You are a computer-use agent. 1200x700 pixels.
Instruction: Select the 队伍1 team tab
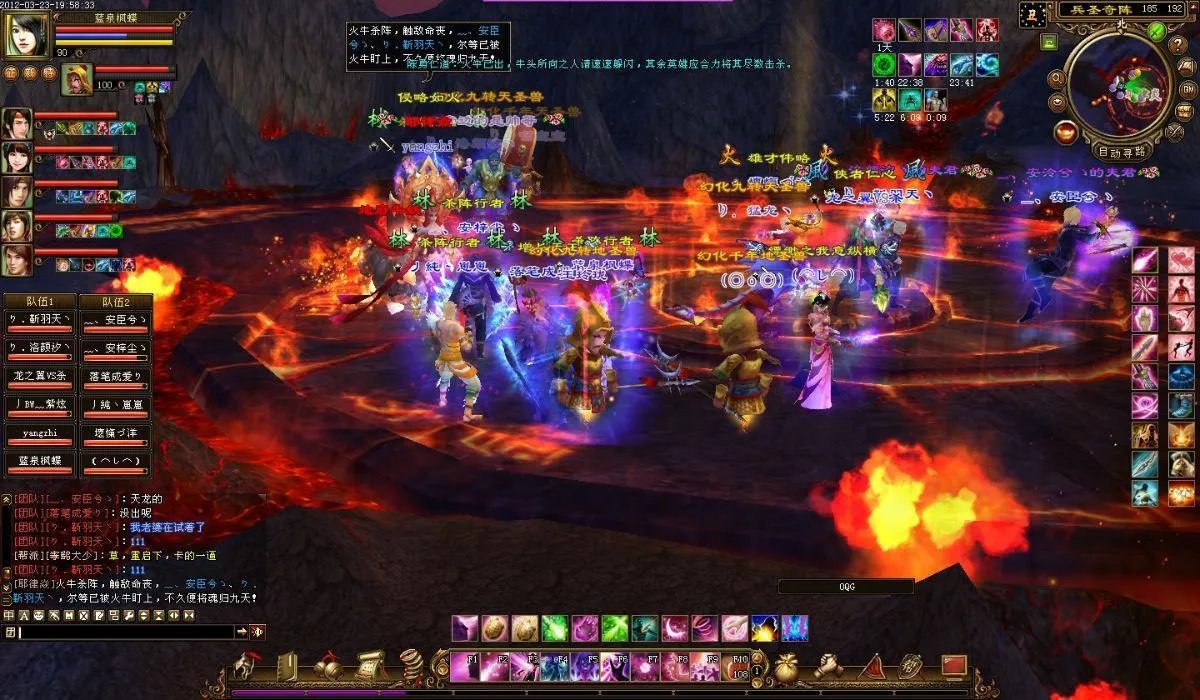pyautogui.click(x=39, y=302)
